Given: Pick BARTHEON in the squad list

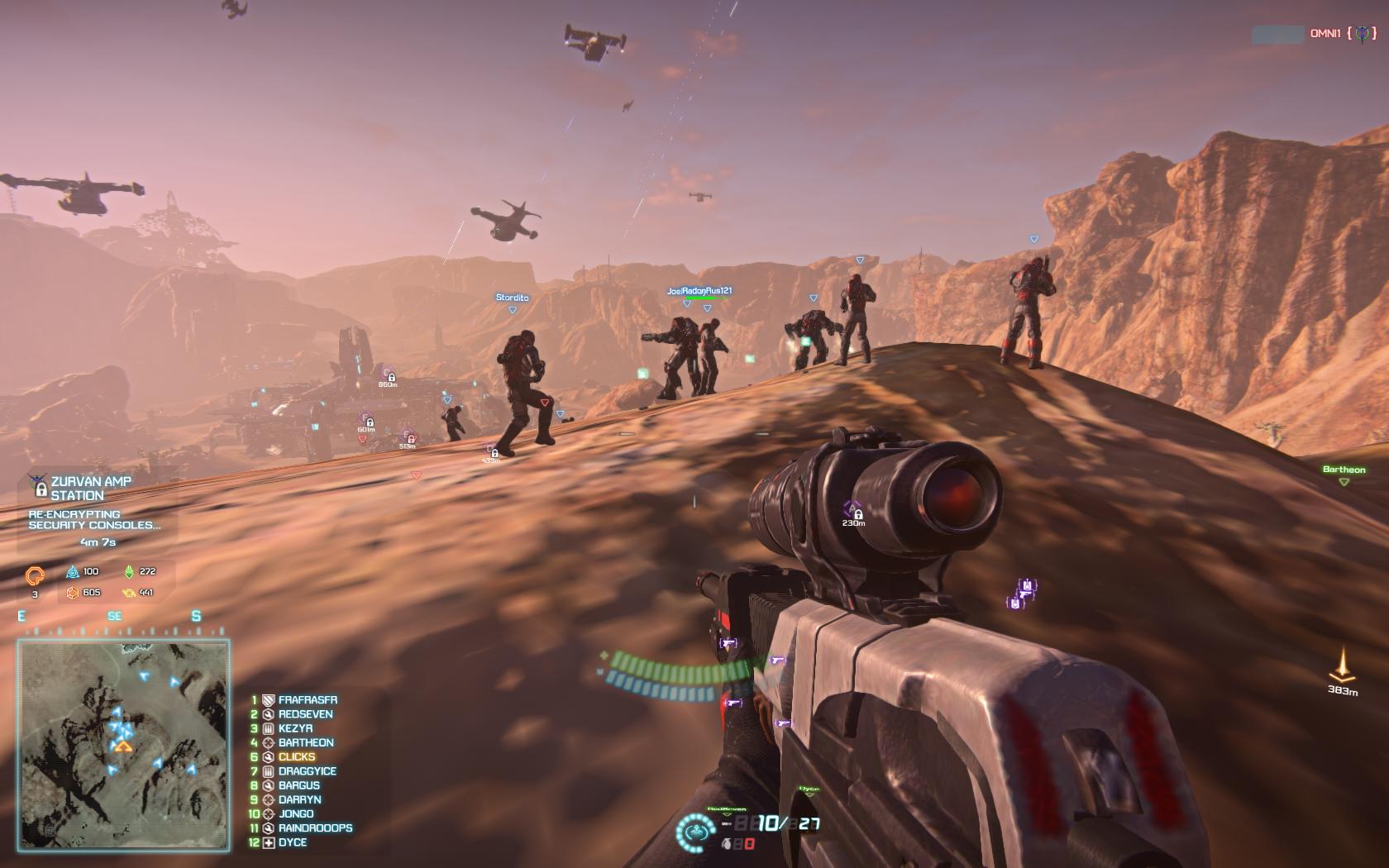Looking at the screenshot, I should pos(306,742).
